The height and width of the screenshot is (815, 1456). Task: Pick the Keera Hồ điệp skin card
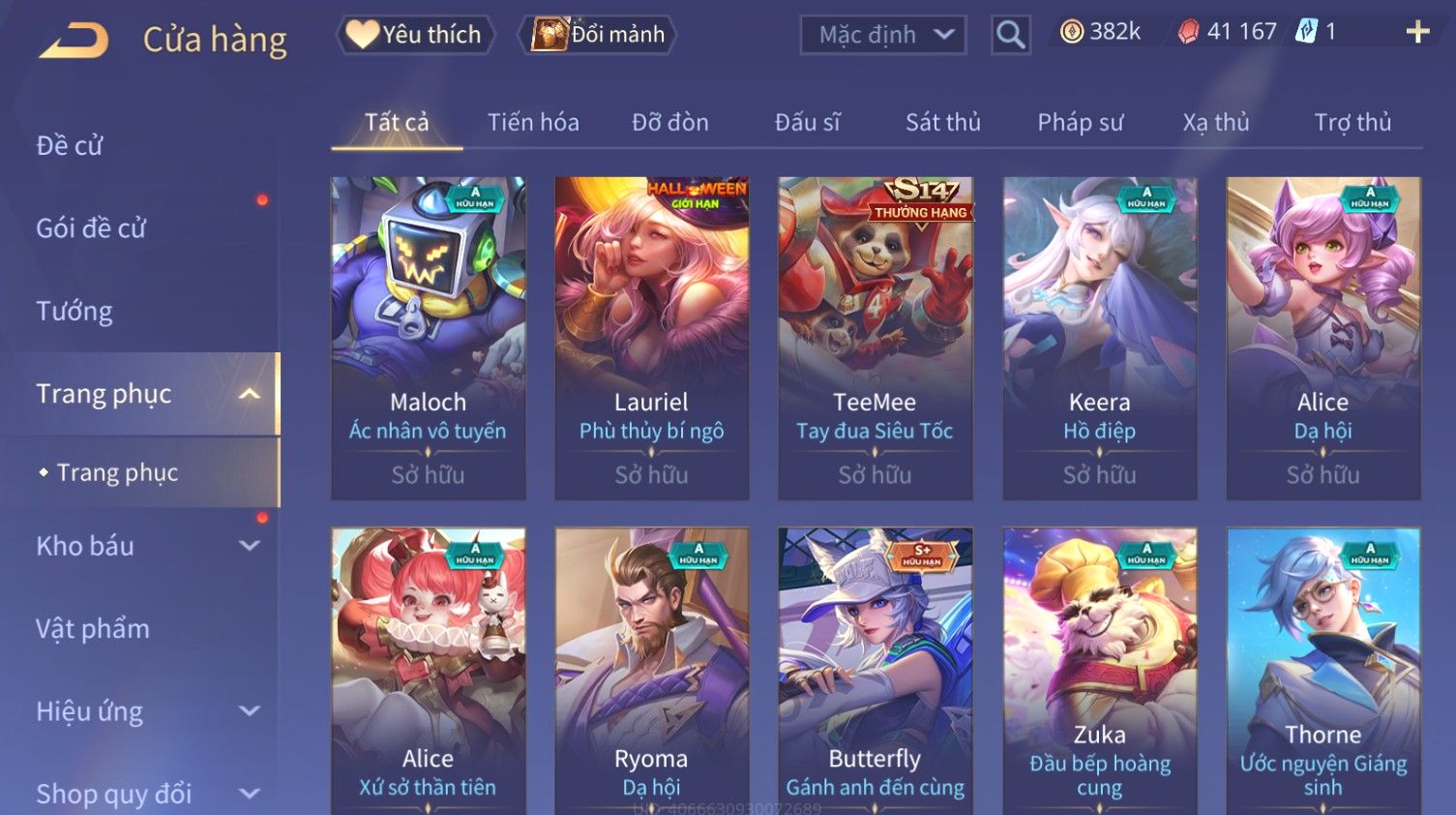[x=1099, y=338]
